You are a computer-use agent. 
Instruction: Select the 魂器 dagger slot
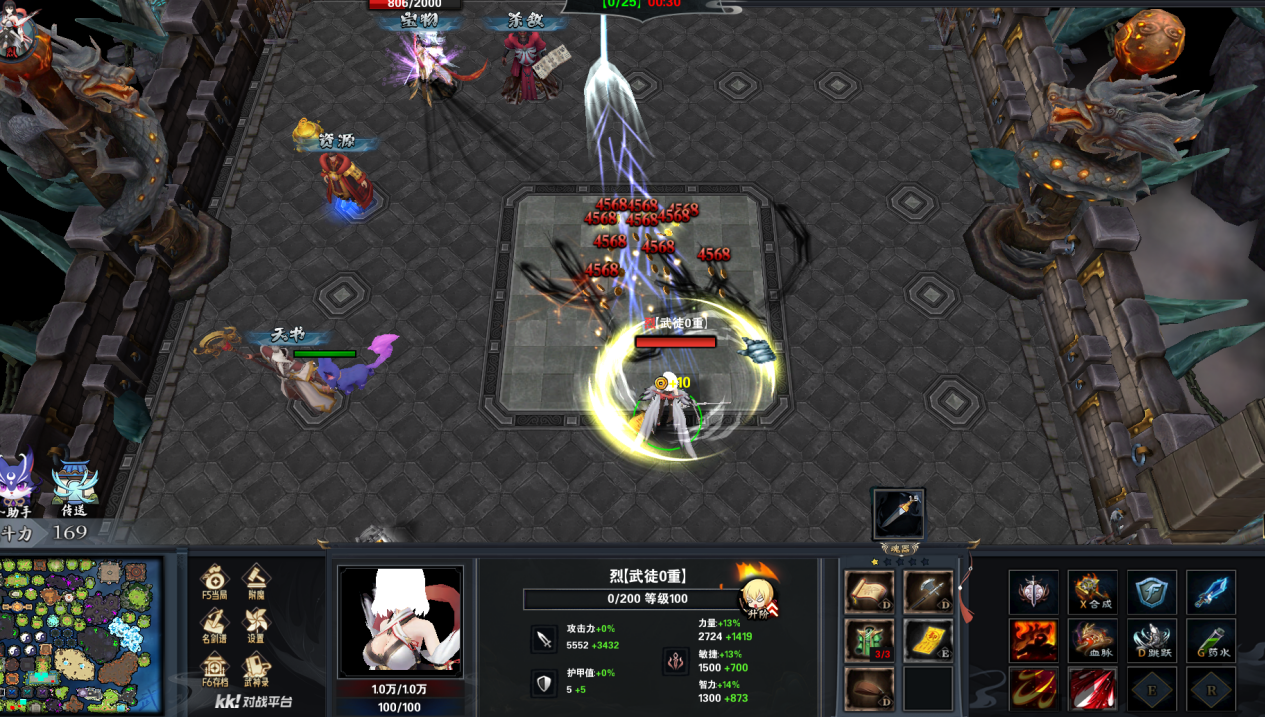898,514
